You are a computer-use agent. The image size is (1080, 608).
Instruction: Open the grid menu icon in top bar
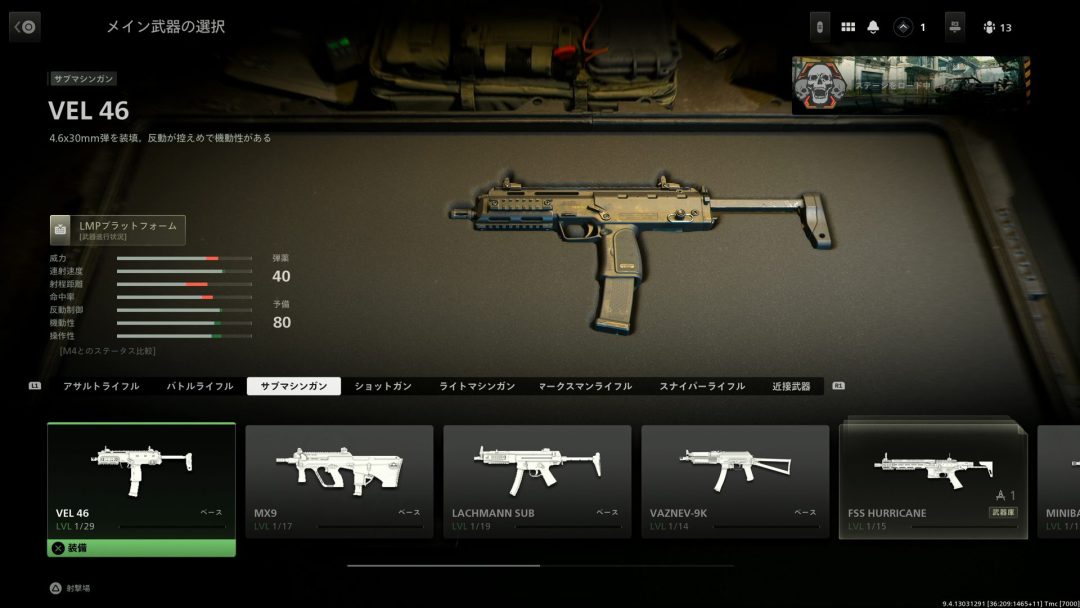[848, 27]
